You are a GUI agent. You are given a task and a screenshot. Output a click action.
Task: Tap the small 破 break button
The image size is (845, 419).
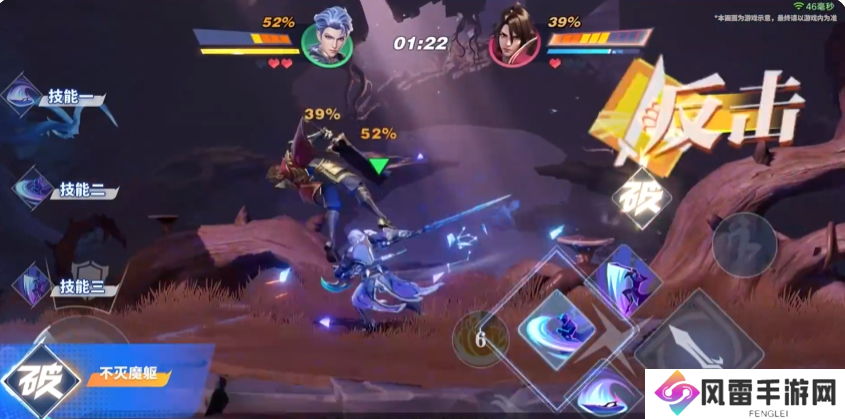[640, 197]
